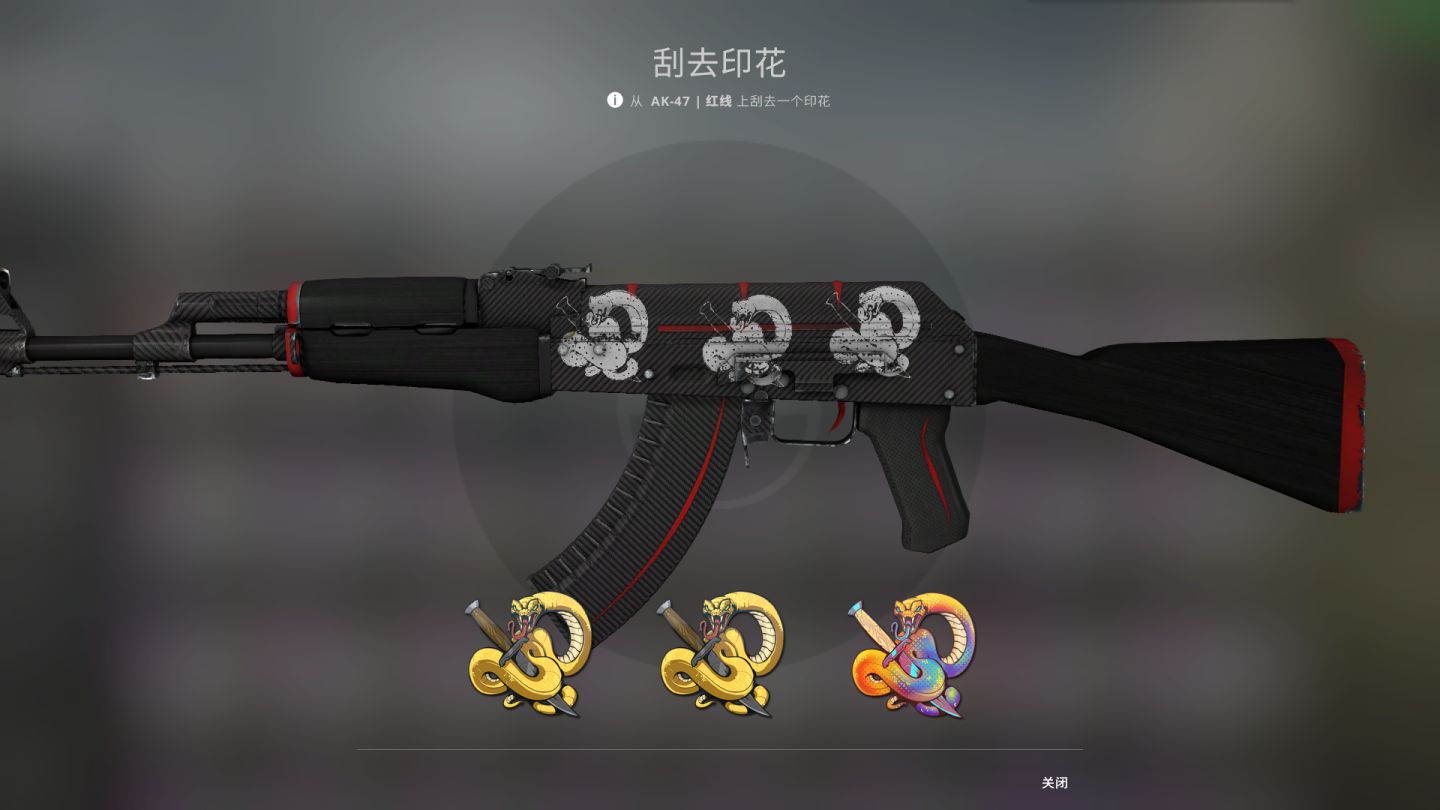Screen dimensions: 1440x810
Task: Click the AK-47 | 红线 weapon name
Action: coord(691,101)
